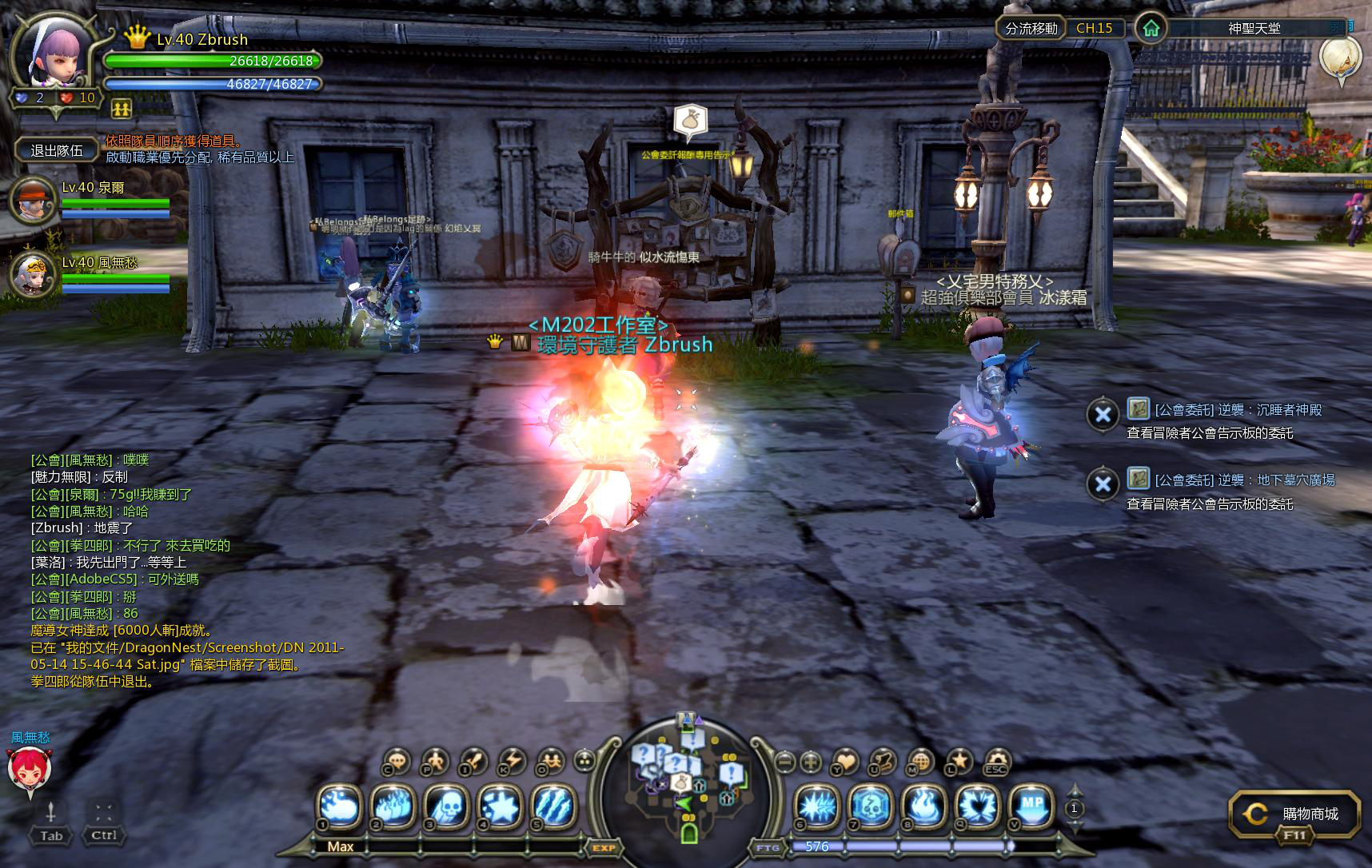Screen dimensions: 1372x868
Task: Zoom in the minimap with plus button
Action: click(x=811, y=762)
